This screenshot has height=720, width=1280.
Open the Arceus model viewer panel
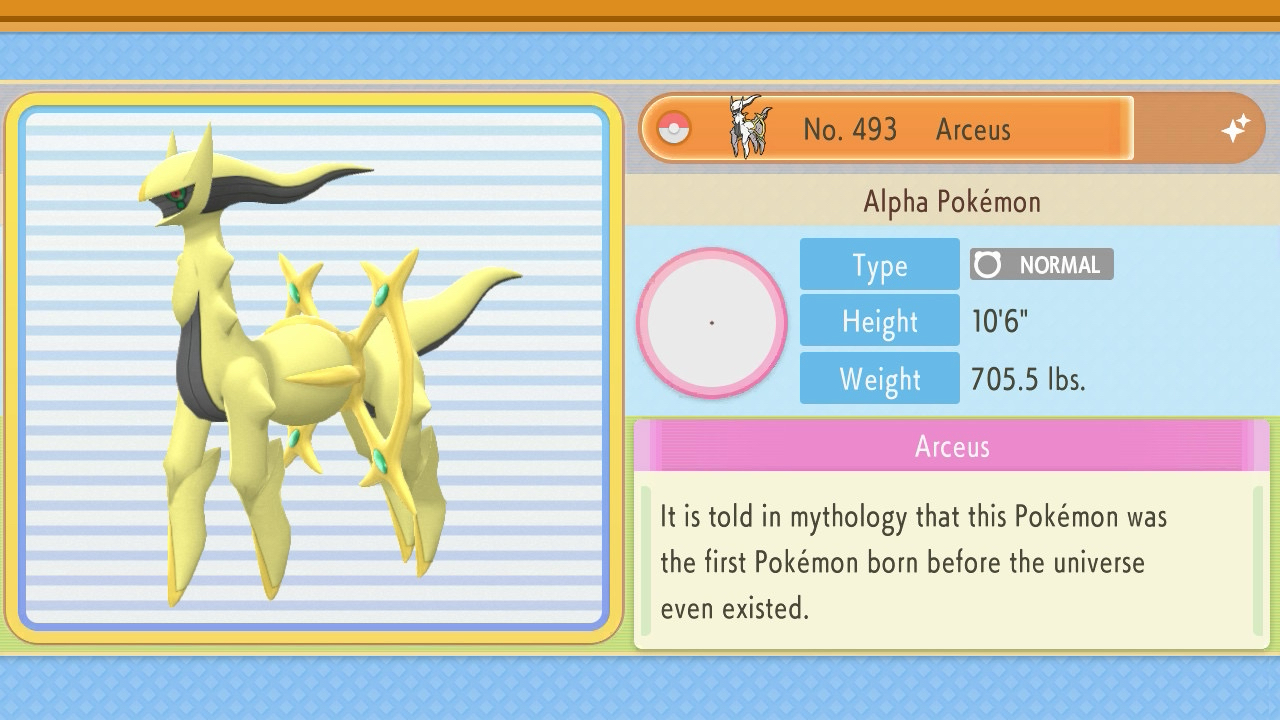coord(314,368)
